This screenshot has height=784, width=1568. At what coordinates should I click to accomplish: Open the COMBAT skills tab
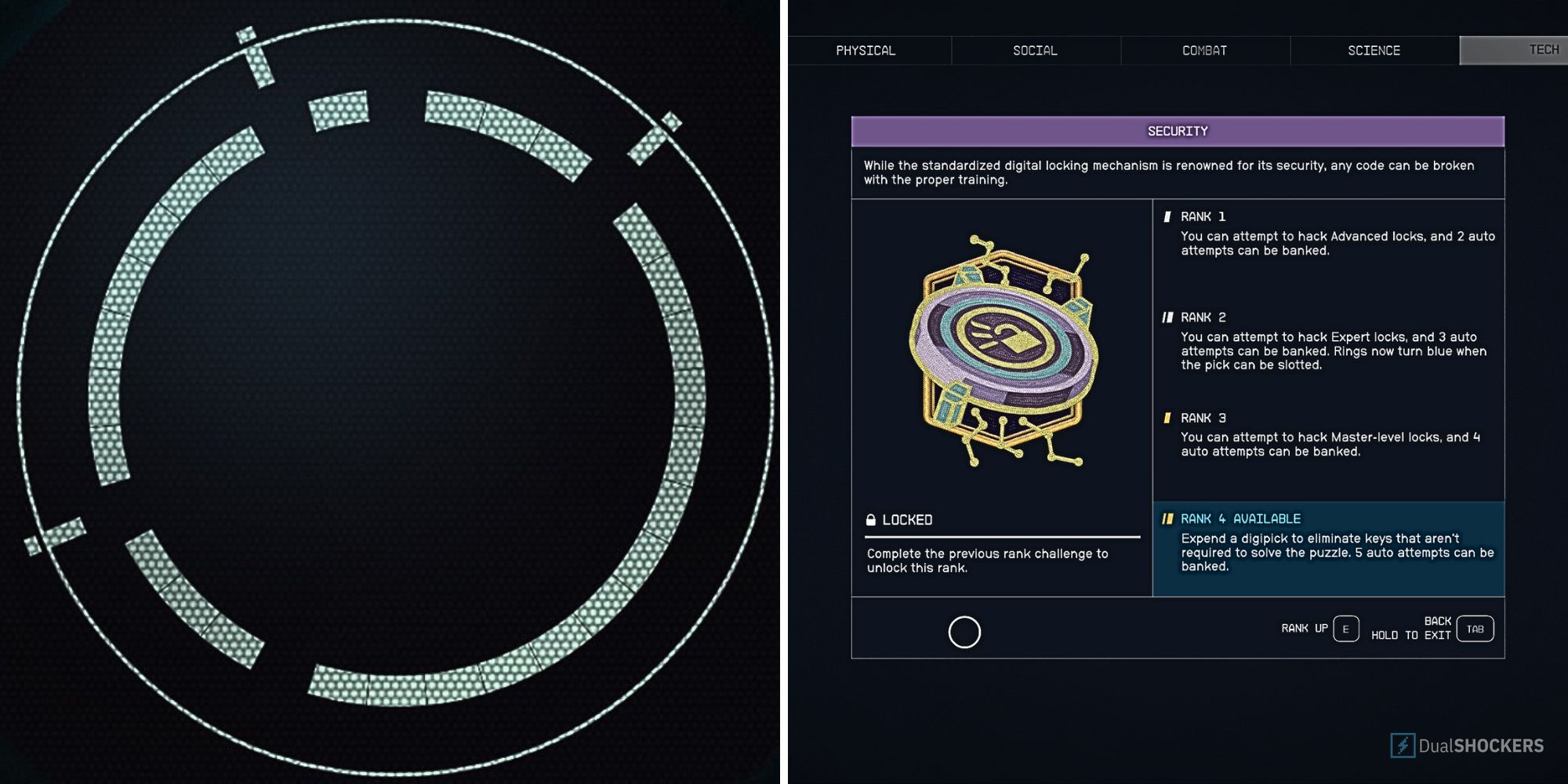(1204, 50)
